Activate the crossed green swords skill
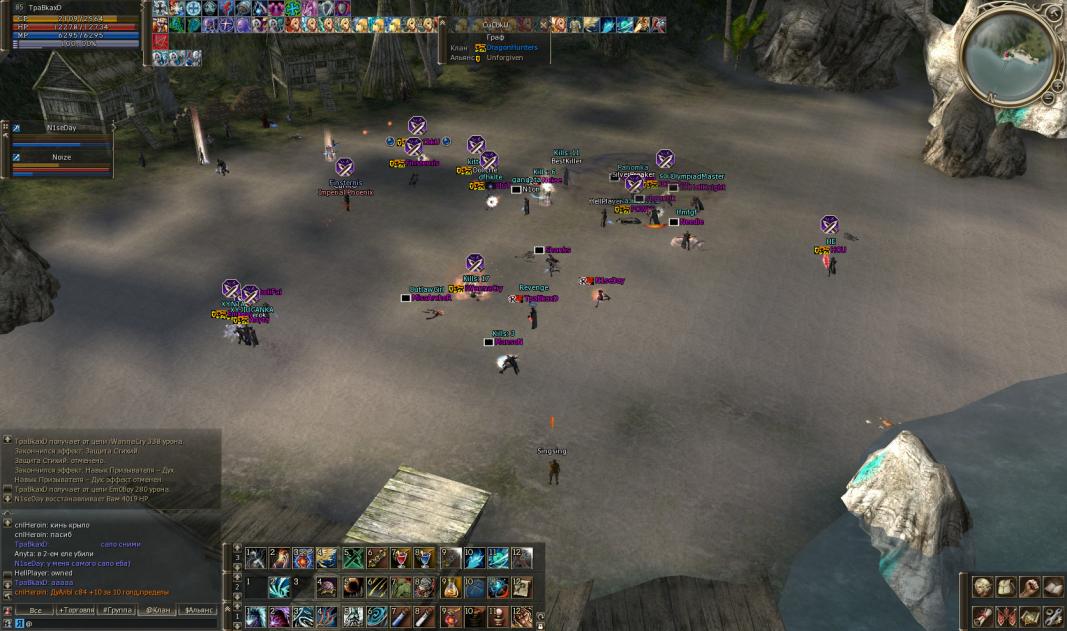The image size is (1067, 631). point(353,558)
